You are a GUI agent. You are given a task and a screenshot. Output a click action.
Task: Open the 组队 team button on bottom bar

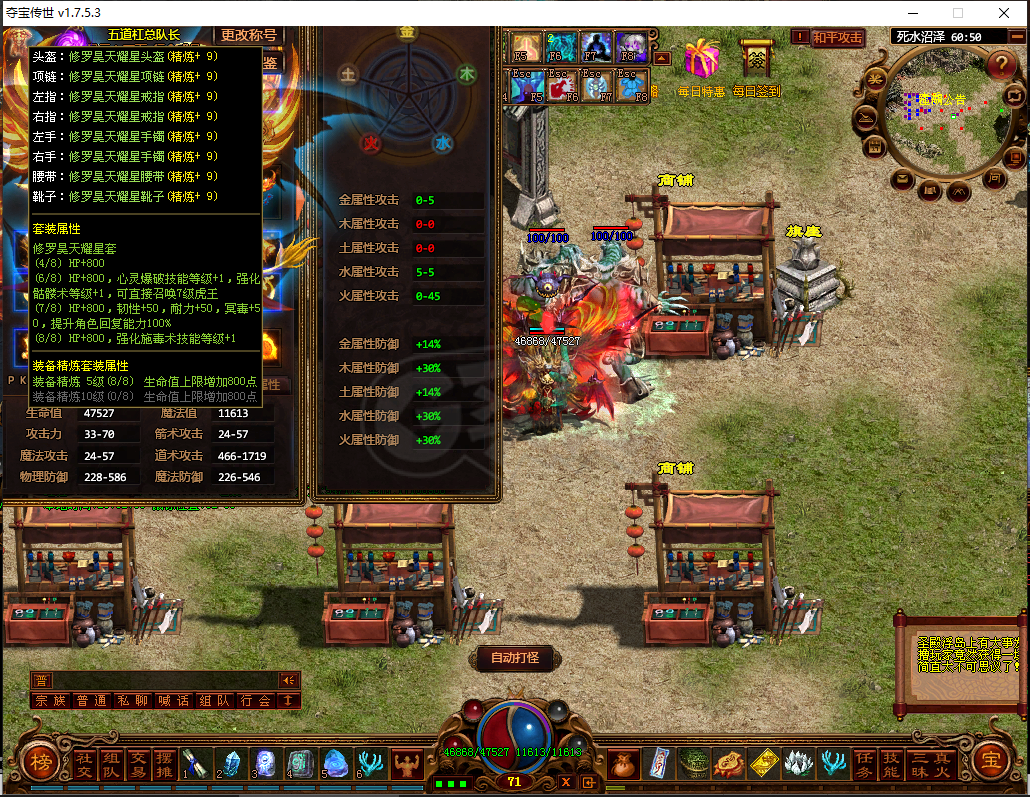point(111,764)
